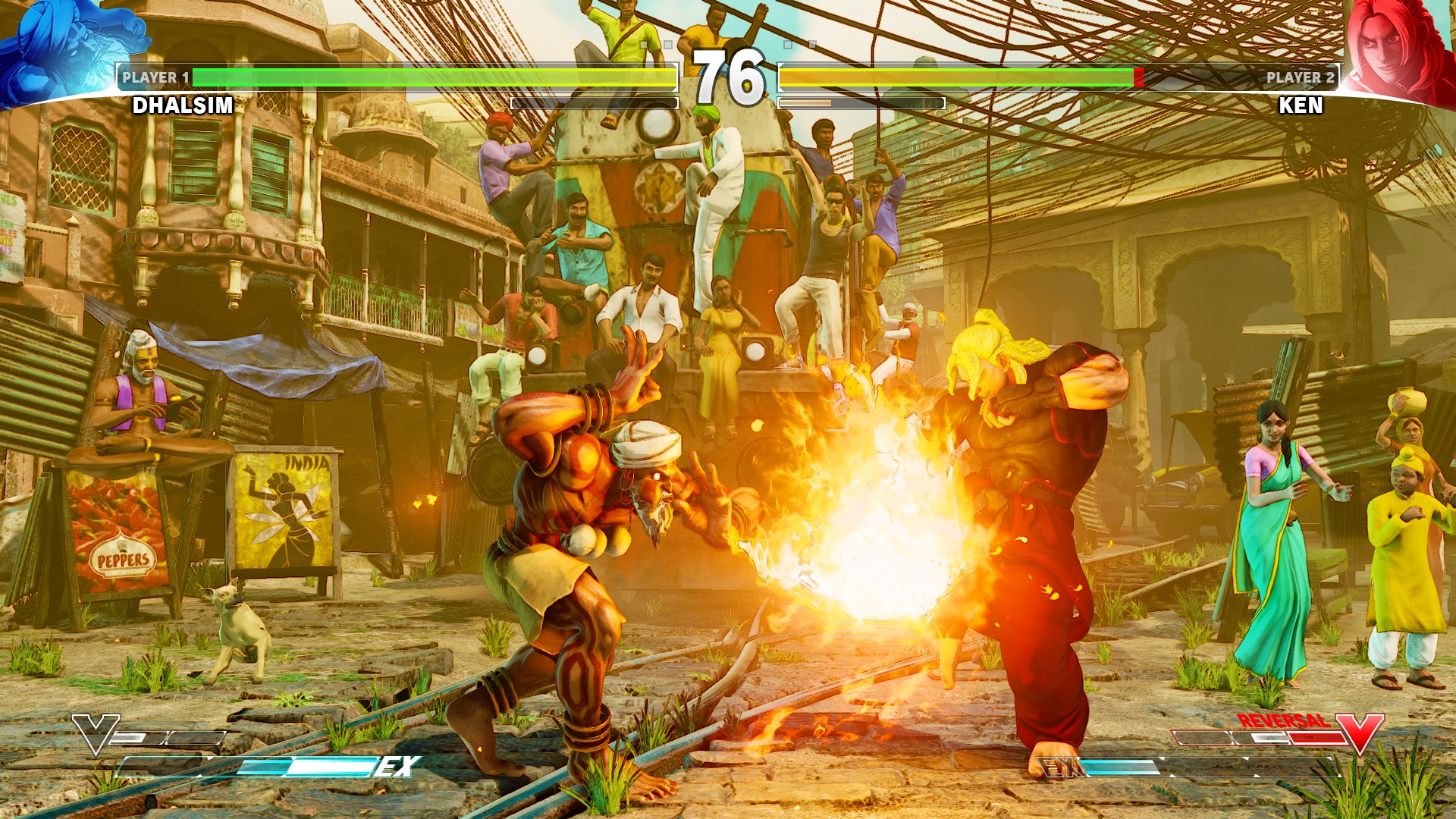Screen dimensions: 1456x819
Task: Click the Player 1 V-gauge segment divider
Action: pos(166,736)
